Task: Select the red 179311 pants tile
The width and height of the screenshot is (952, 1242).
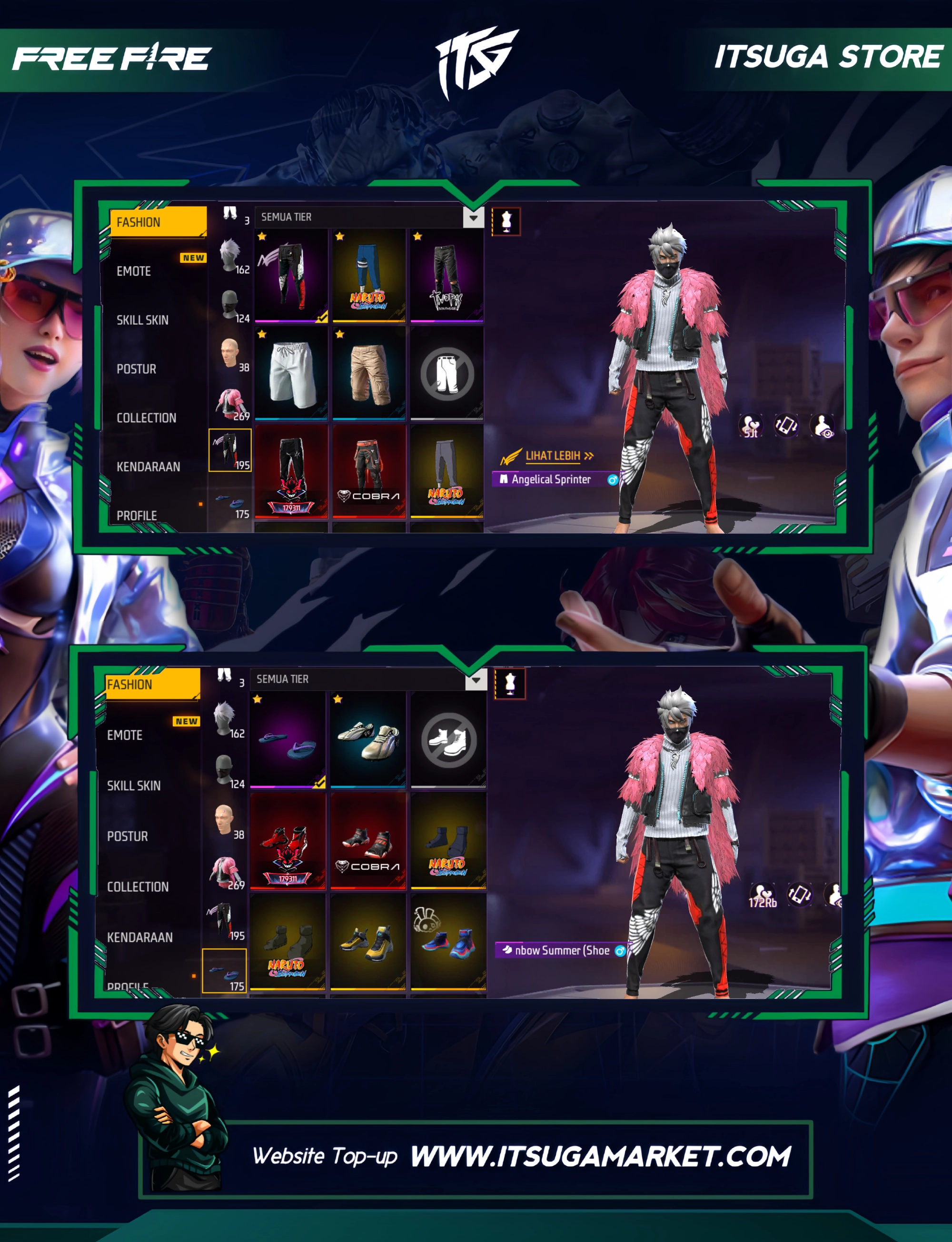Action: [291, 471]
